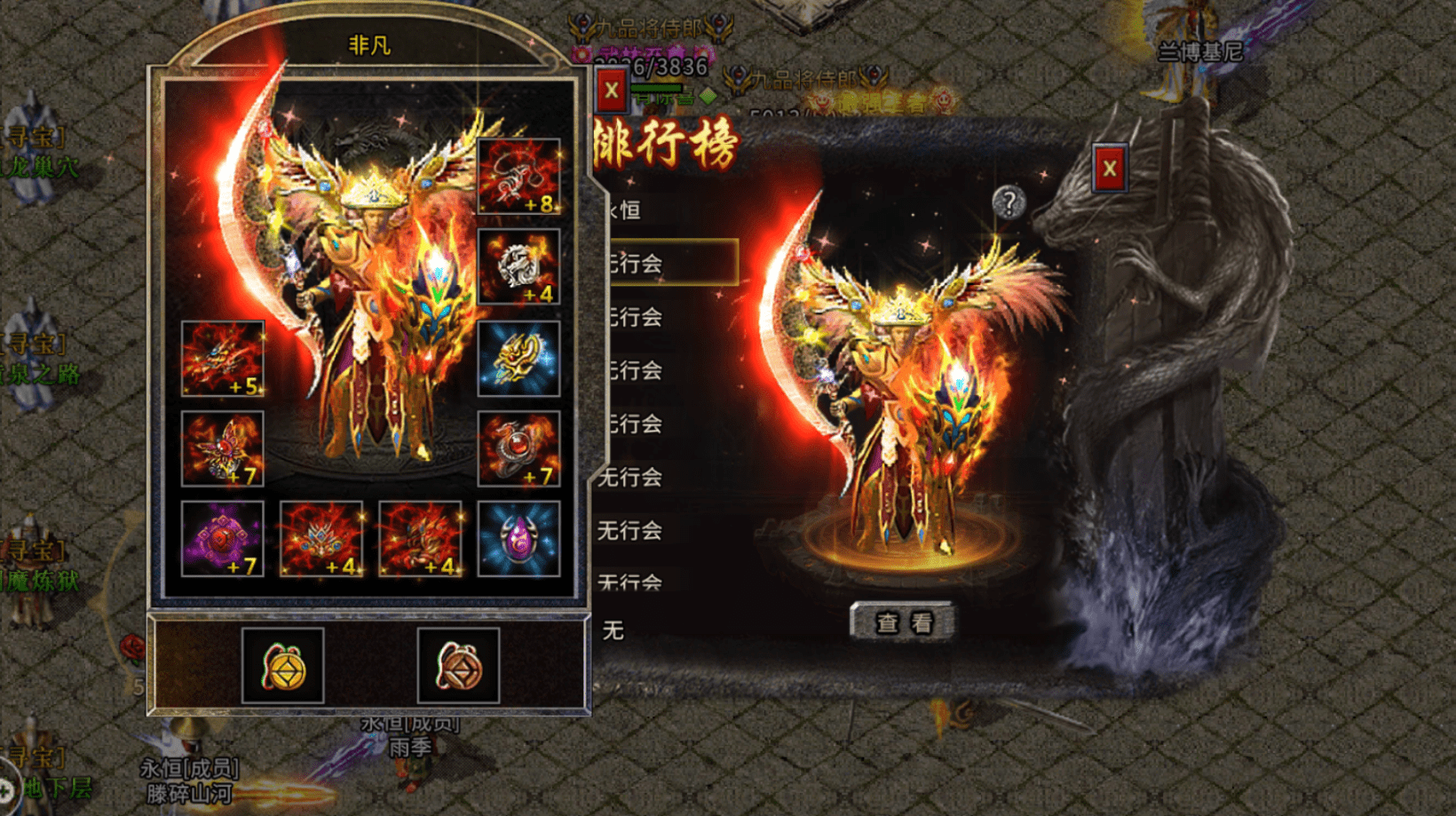Close the 排行榜 ranking window
The width and height of the screenshot is (1456, 816).
(1109, 169)
